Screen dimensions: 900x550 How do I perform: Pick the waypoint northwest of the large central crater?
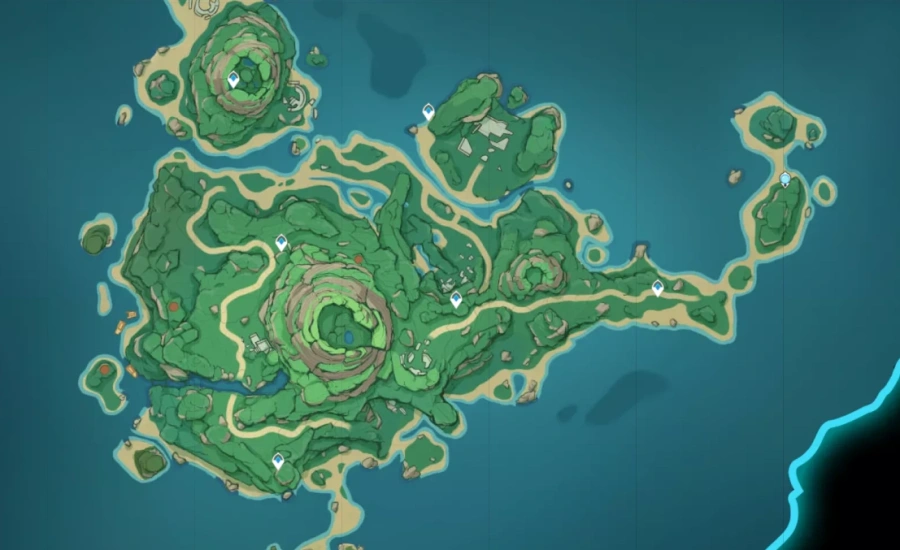coord(281,242)
